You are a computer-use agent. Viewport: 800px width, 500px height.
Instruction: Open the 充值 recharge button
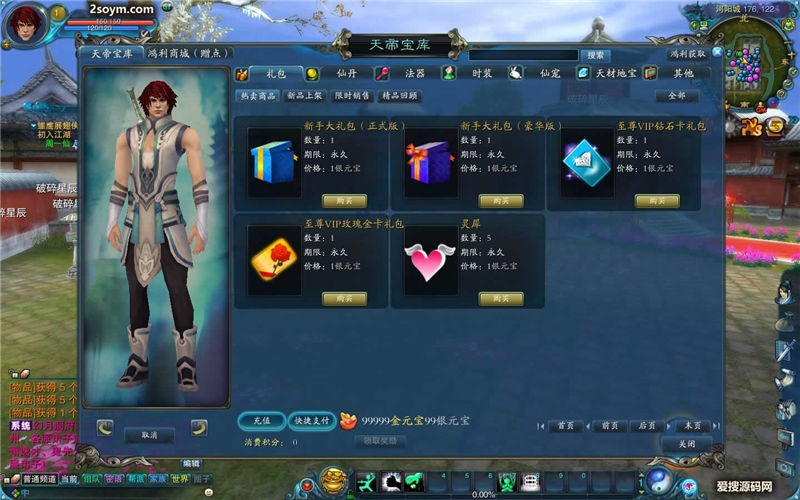pos(262,421)
